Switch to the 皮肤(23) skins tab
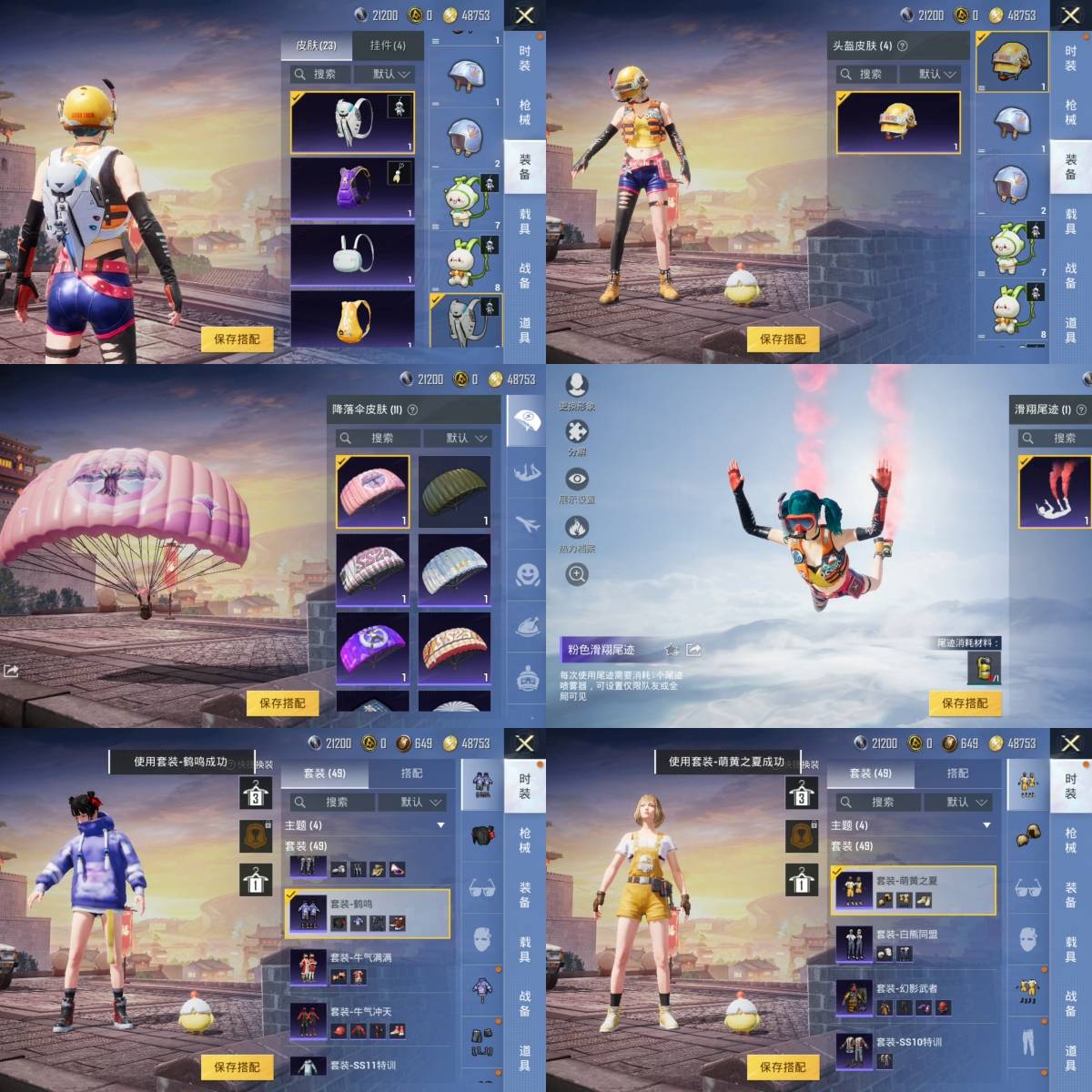1092x1092 pixels. (316, 45)
